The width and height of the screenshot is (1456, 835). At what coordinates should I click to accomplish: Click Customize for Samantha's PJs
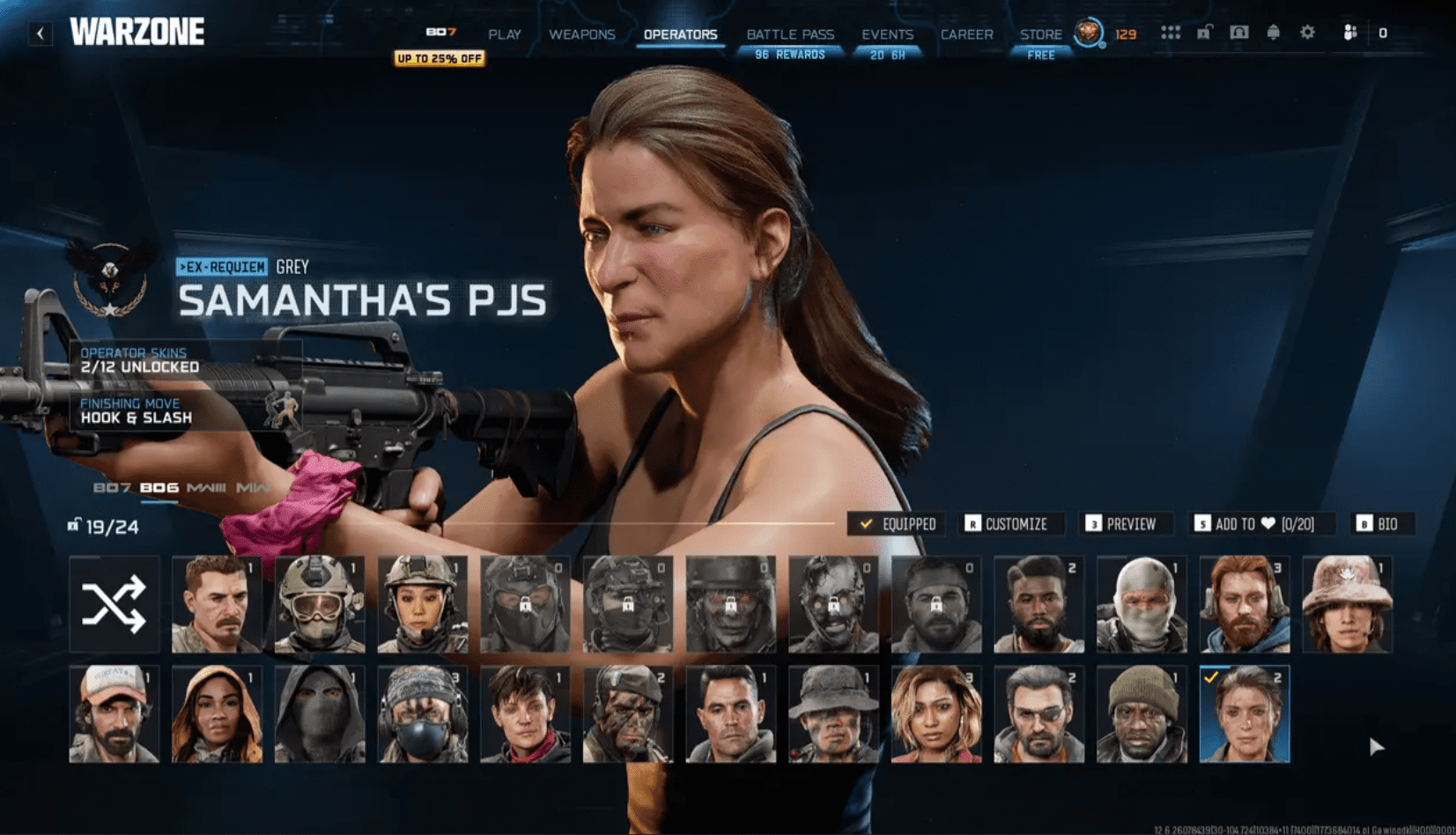tap(1010, 523)
